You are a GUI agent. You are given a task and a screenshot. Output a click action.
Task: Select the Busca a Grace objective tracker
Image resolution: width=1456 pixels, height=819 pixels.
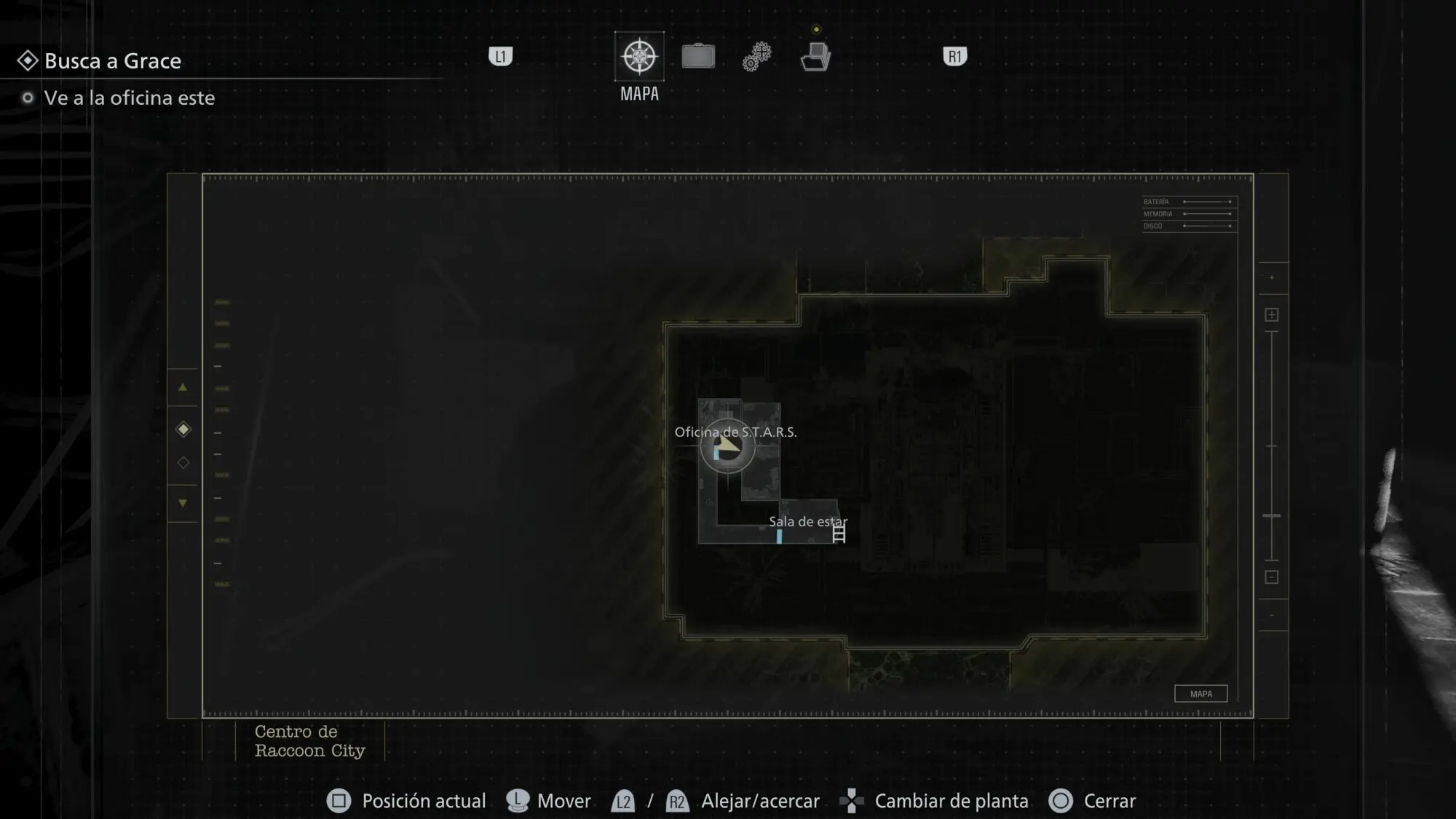pos(112,61)
